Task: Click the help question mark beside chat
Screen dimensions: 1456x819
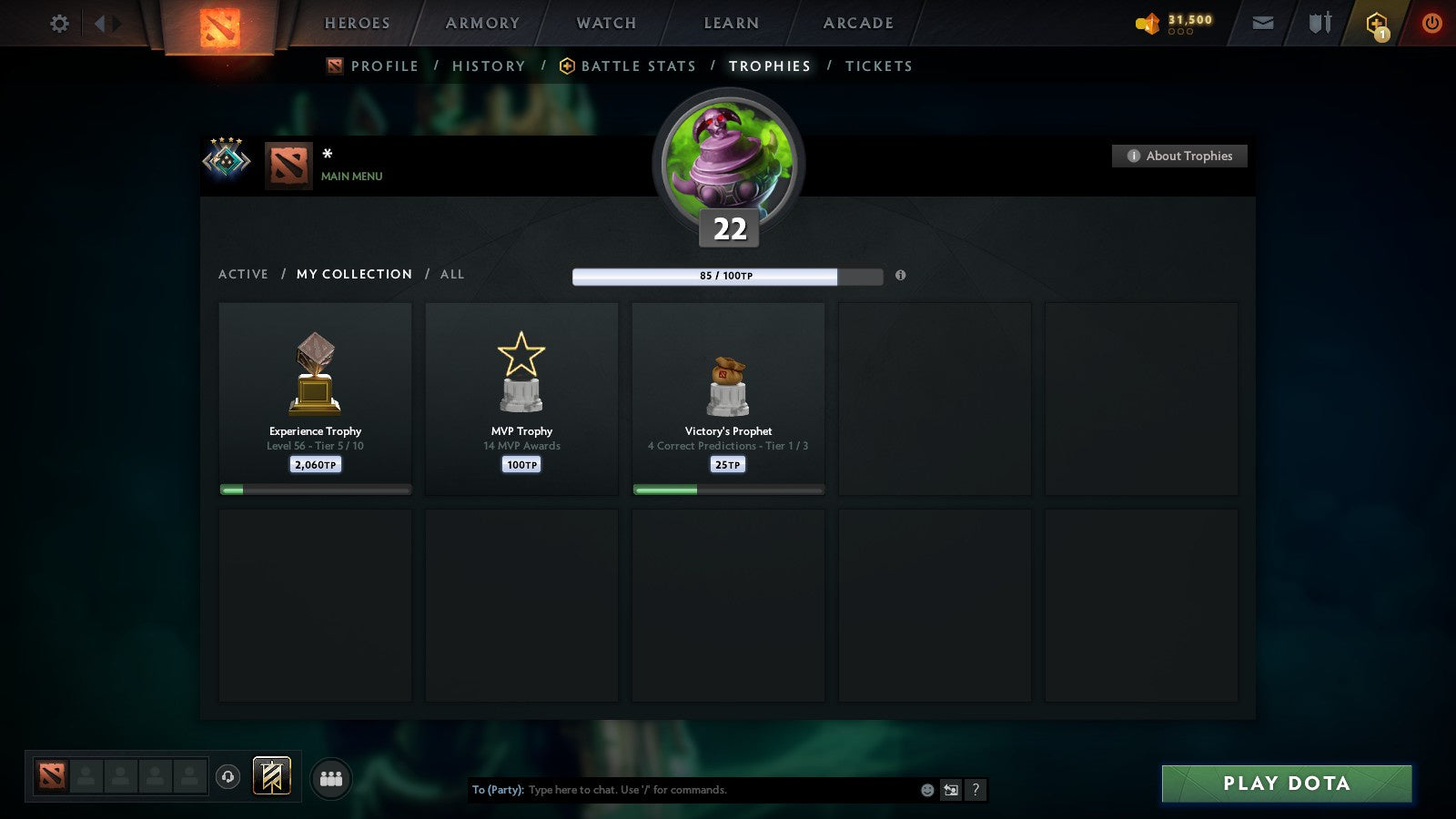Action: pos(975,790)
